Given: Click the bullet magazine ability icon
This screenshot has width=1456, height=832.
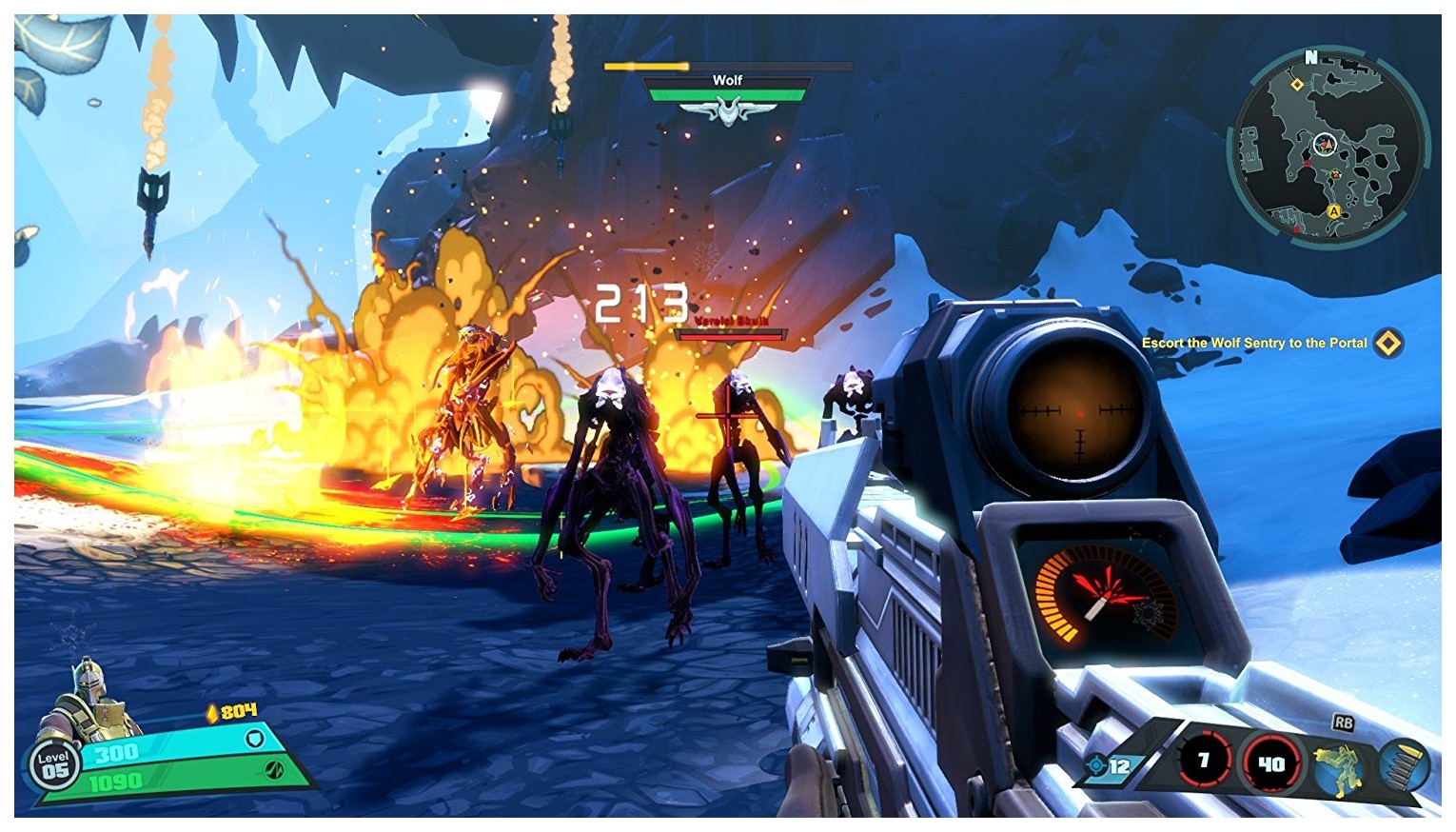Looking at the screenshot, I should [x=1405, y=763].
